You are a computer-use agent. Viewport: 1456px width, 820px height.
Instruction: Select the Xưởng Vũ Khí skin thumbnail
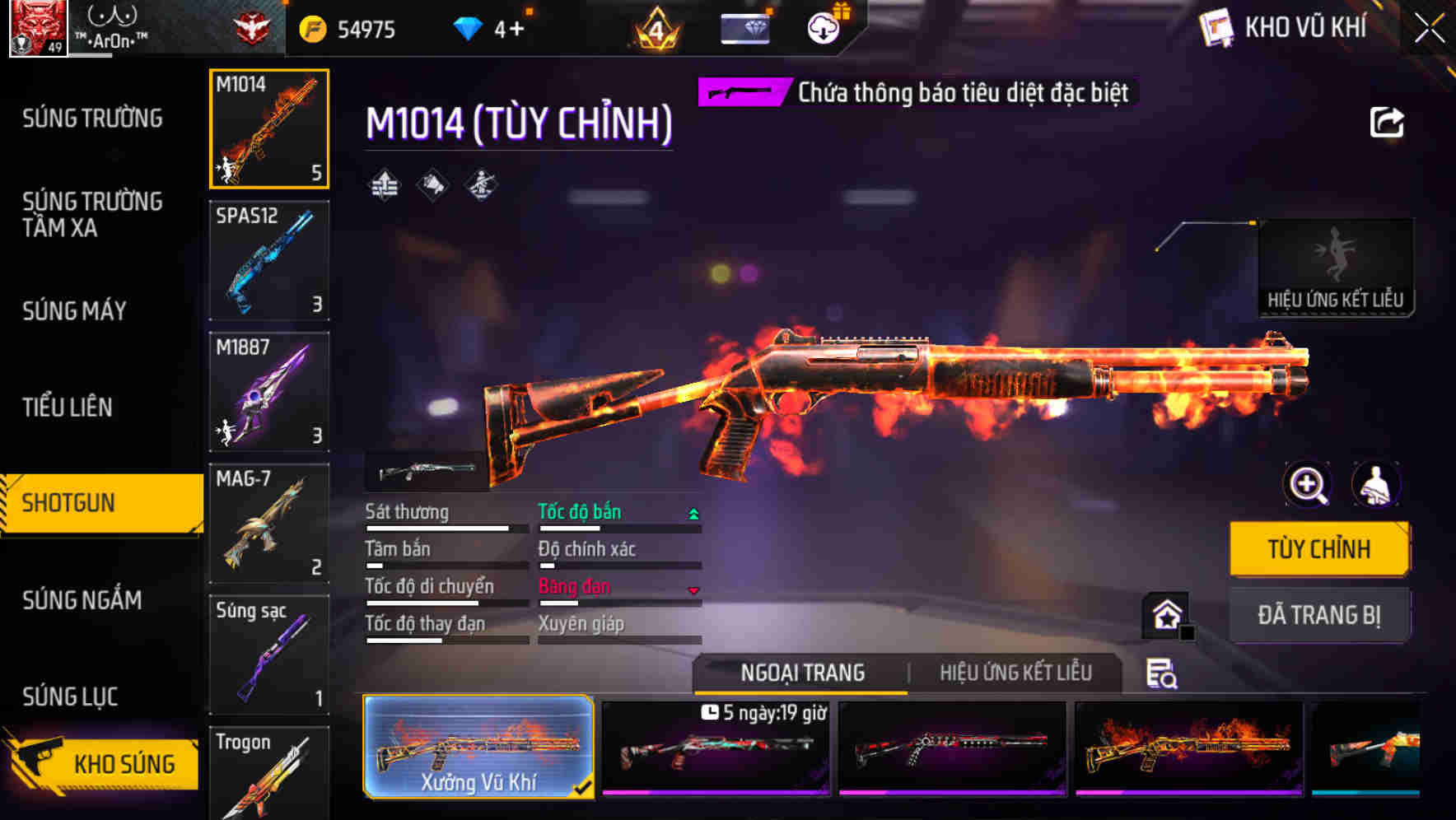(479, 746)
